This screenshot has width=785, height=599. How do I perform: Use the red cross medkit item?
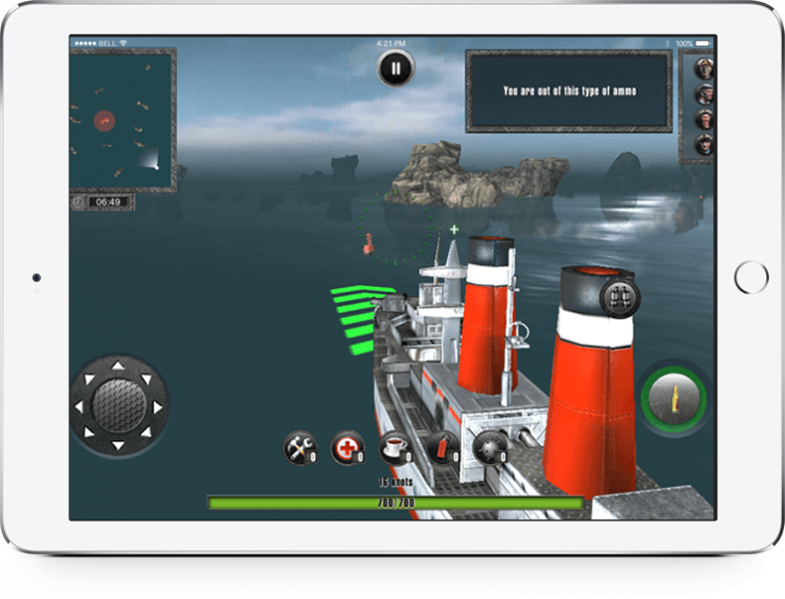click(x=347, y=449)
